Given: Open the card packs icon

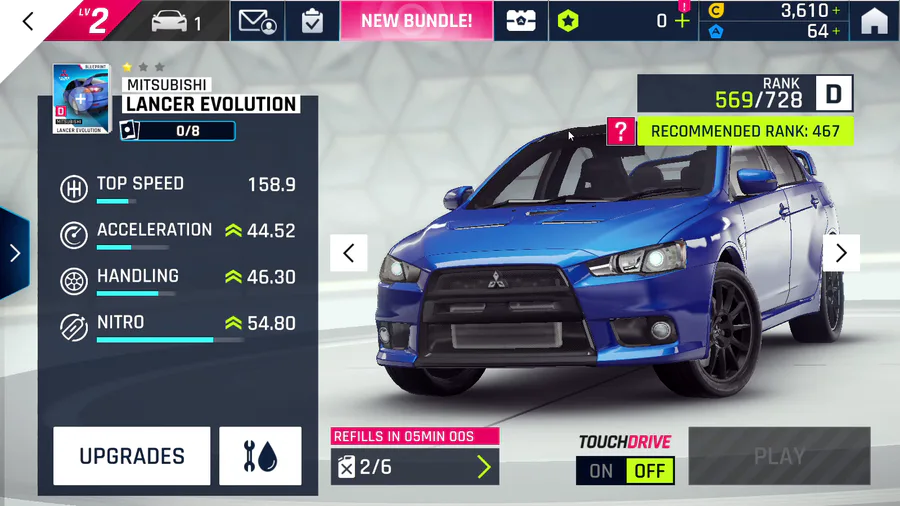Looking at the screenshot, I should point(521,21).
